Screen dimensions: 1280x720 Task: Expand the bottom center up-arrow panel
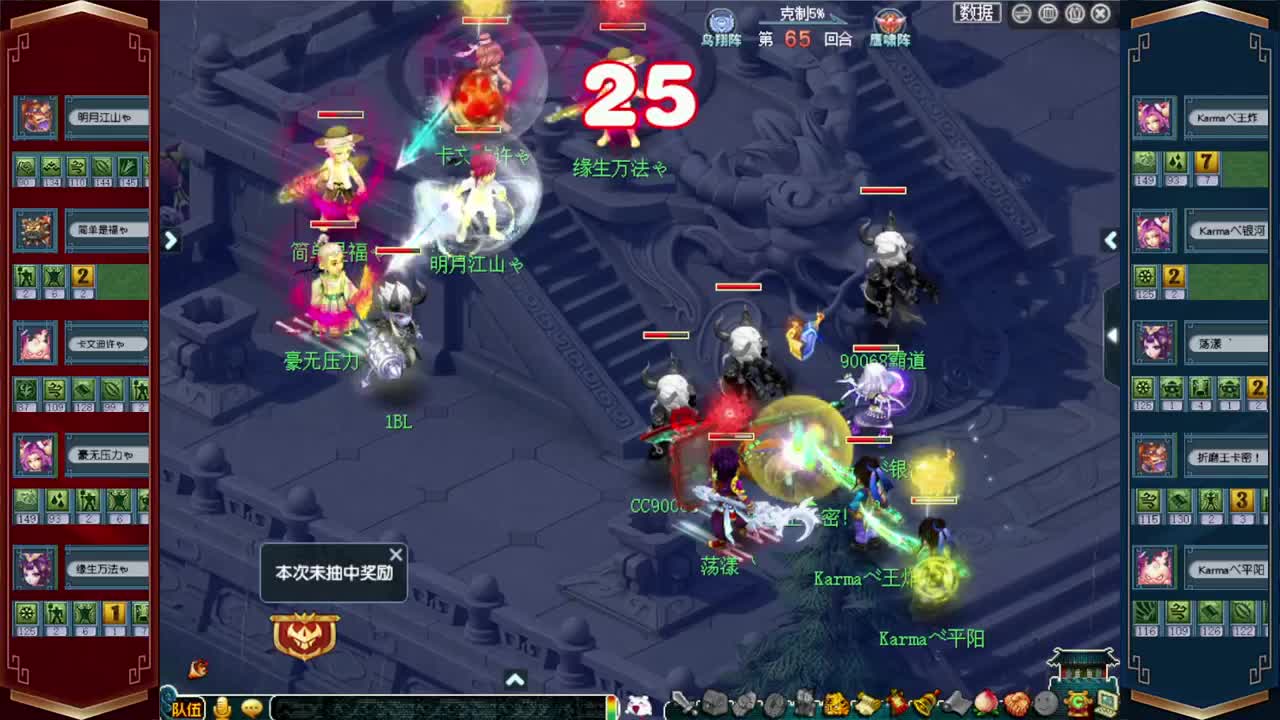click(x=516, y=678)
